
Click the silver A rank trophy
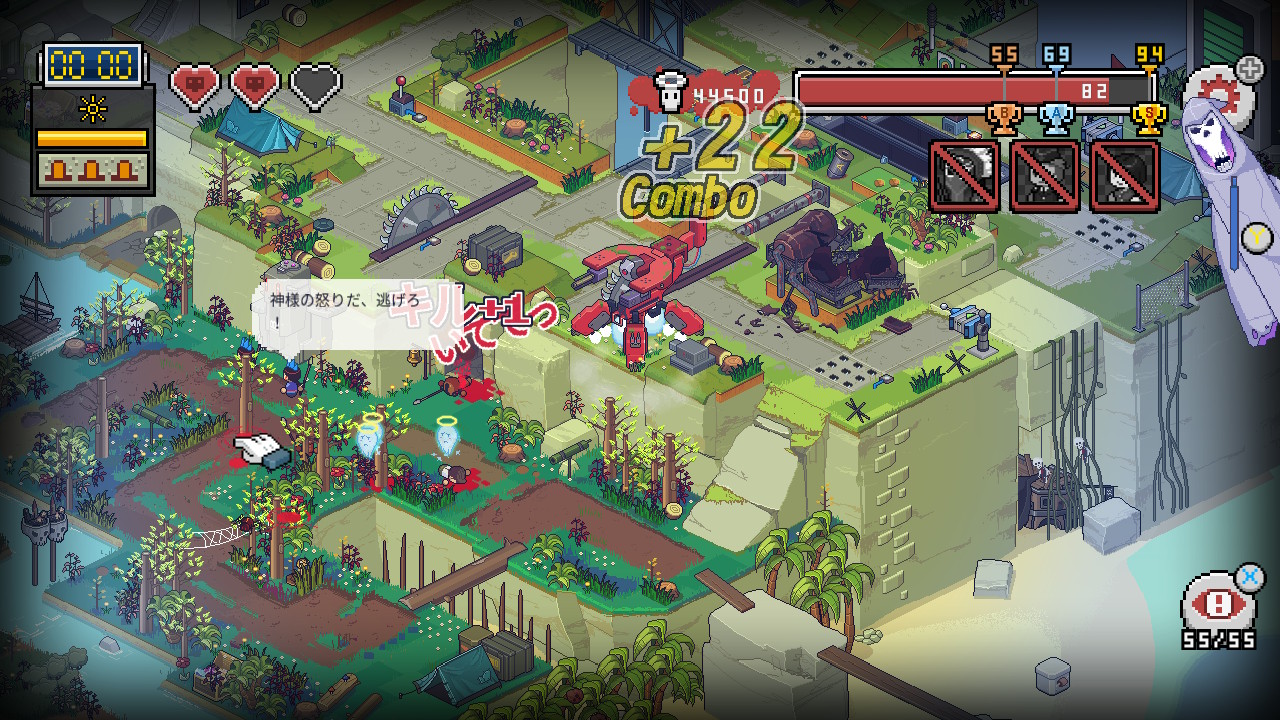click(x=1056, y=119)
